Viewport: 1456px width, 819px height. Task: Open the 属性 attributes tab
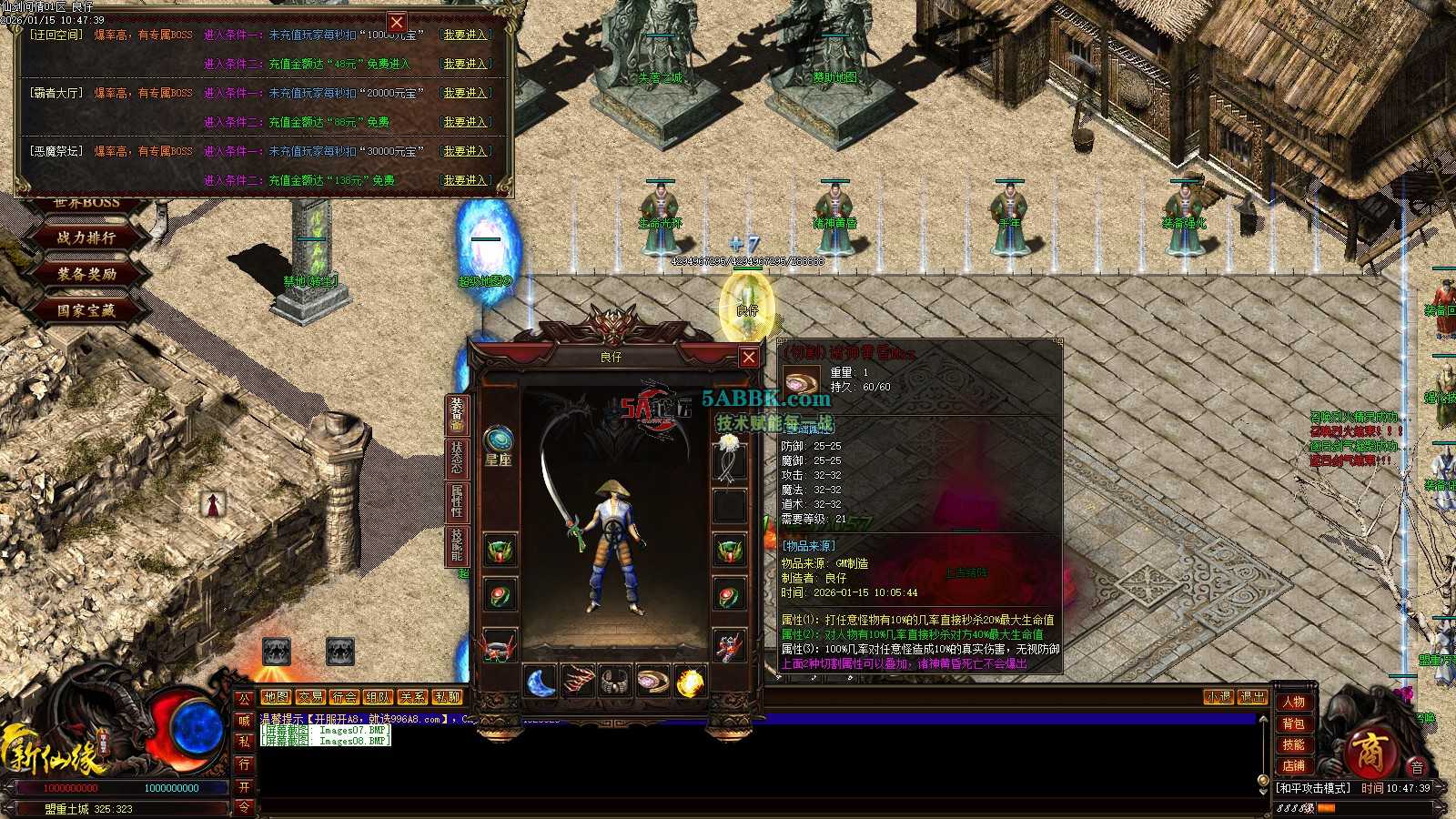[x=456, y=500]
